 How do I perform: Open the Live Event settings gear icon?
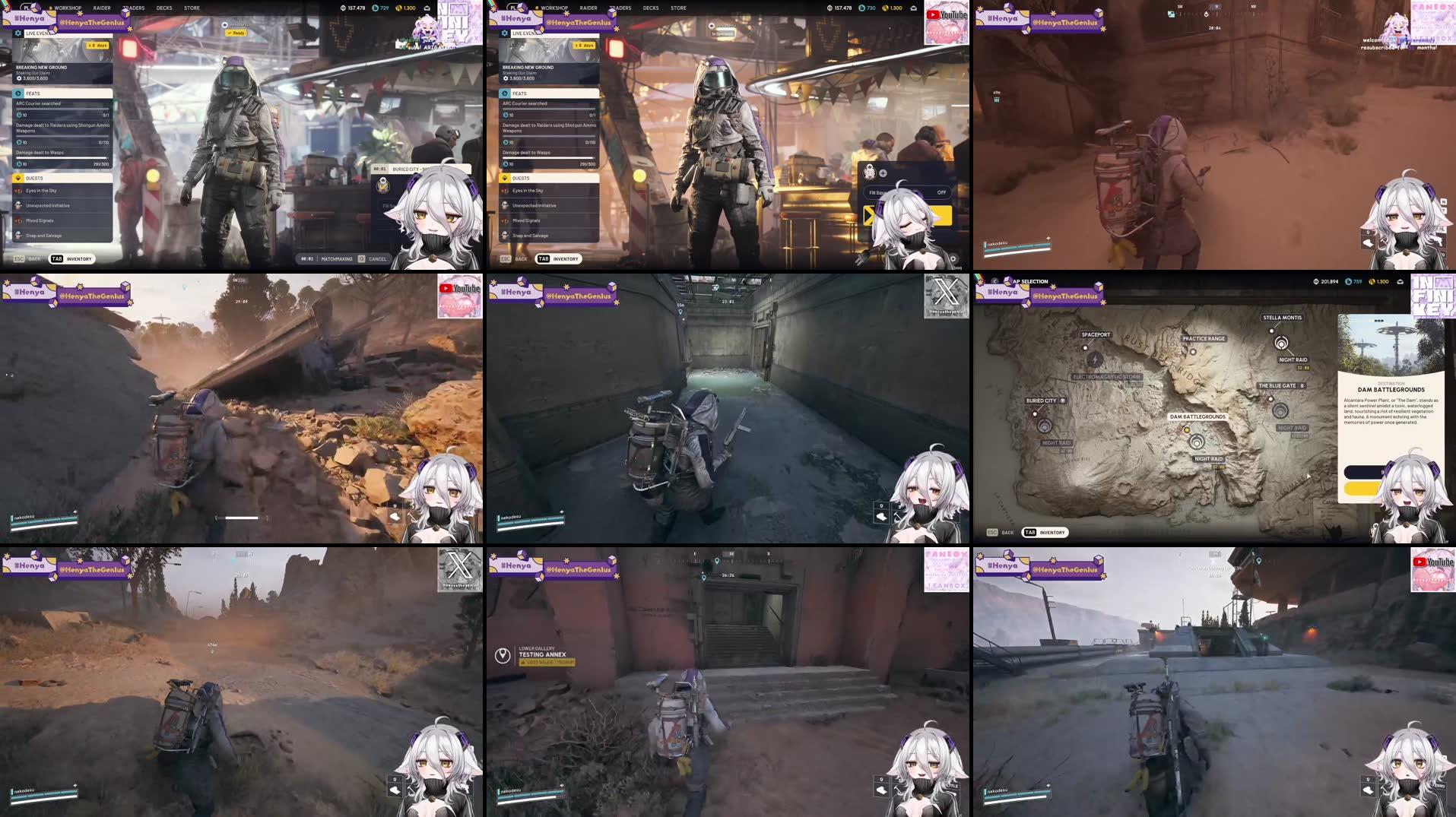point(17,33)
